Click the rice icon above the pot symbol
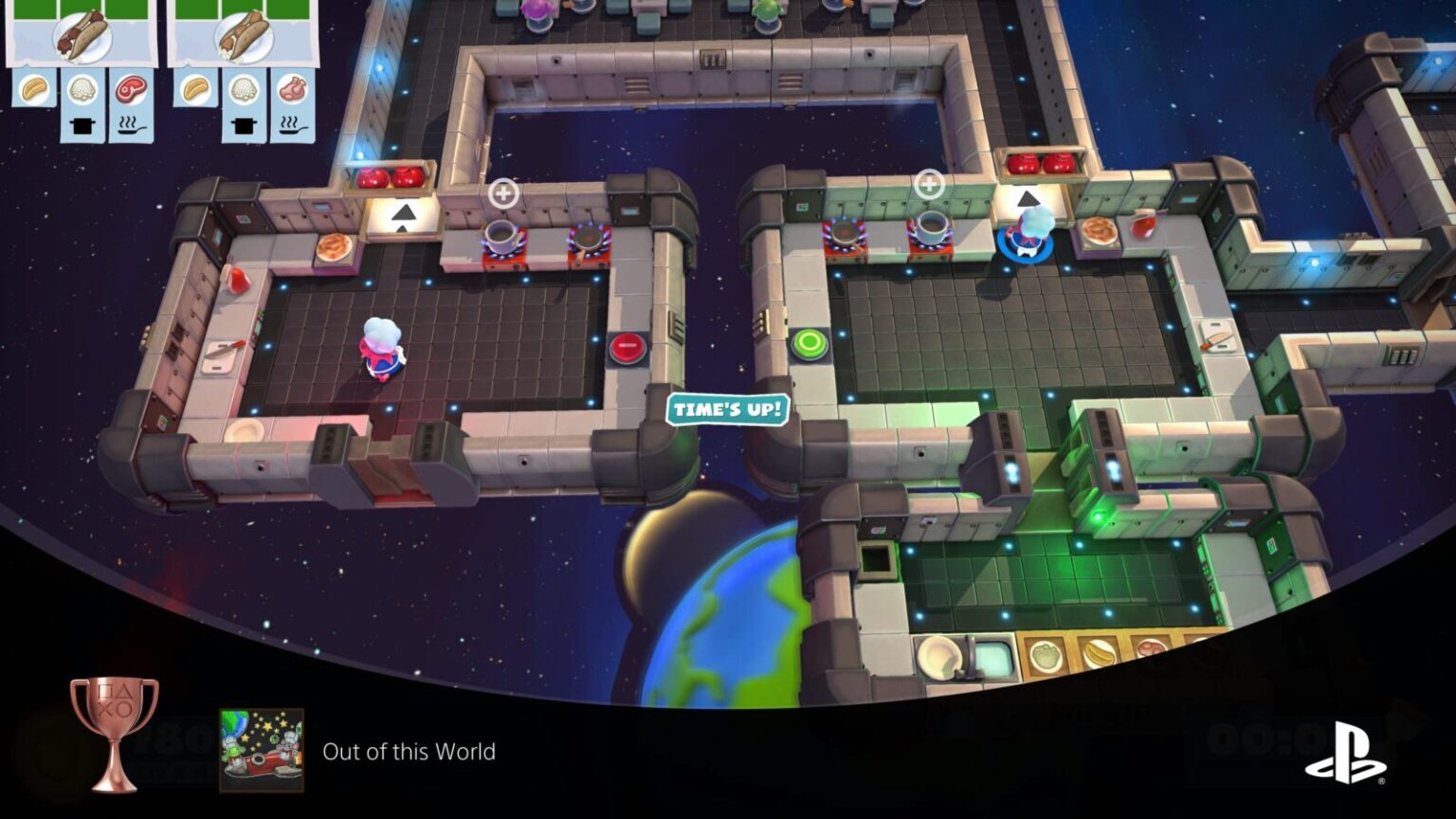This screenshot has width=1456, height=819. [81, 90]
